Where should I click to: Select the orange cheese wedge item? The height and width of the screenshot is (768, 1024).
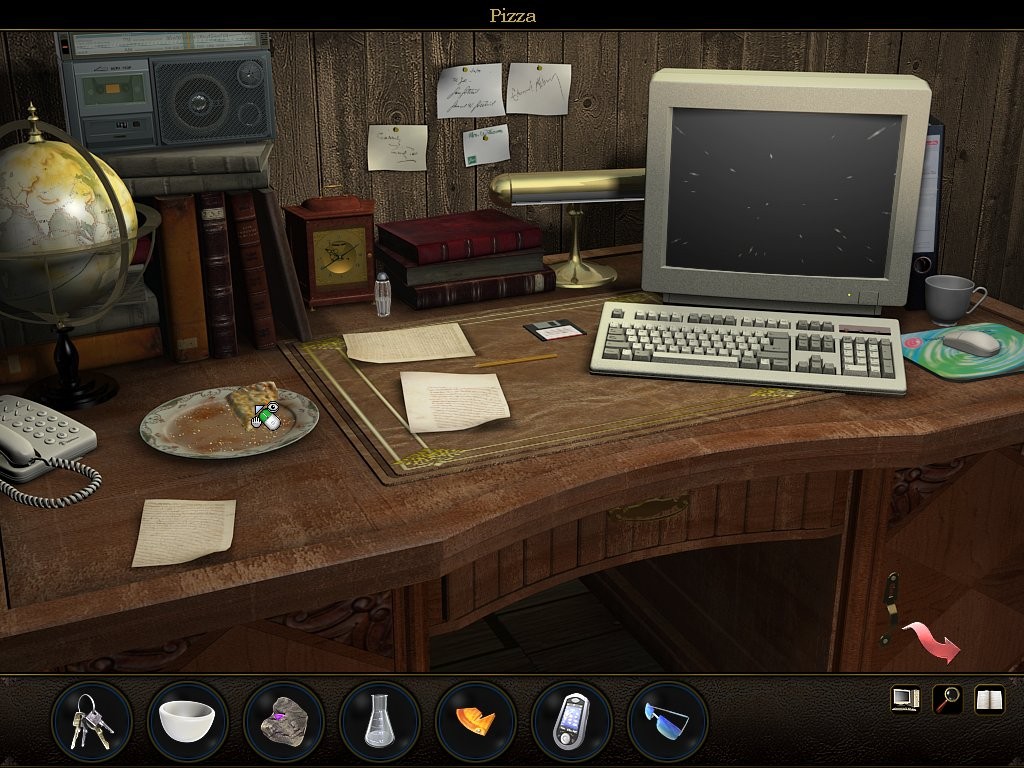475,721
